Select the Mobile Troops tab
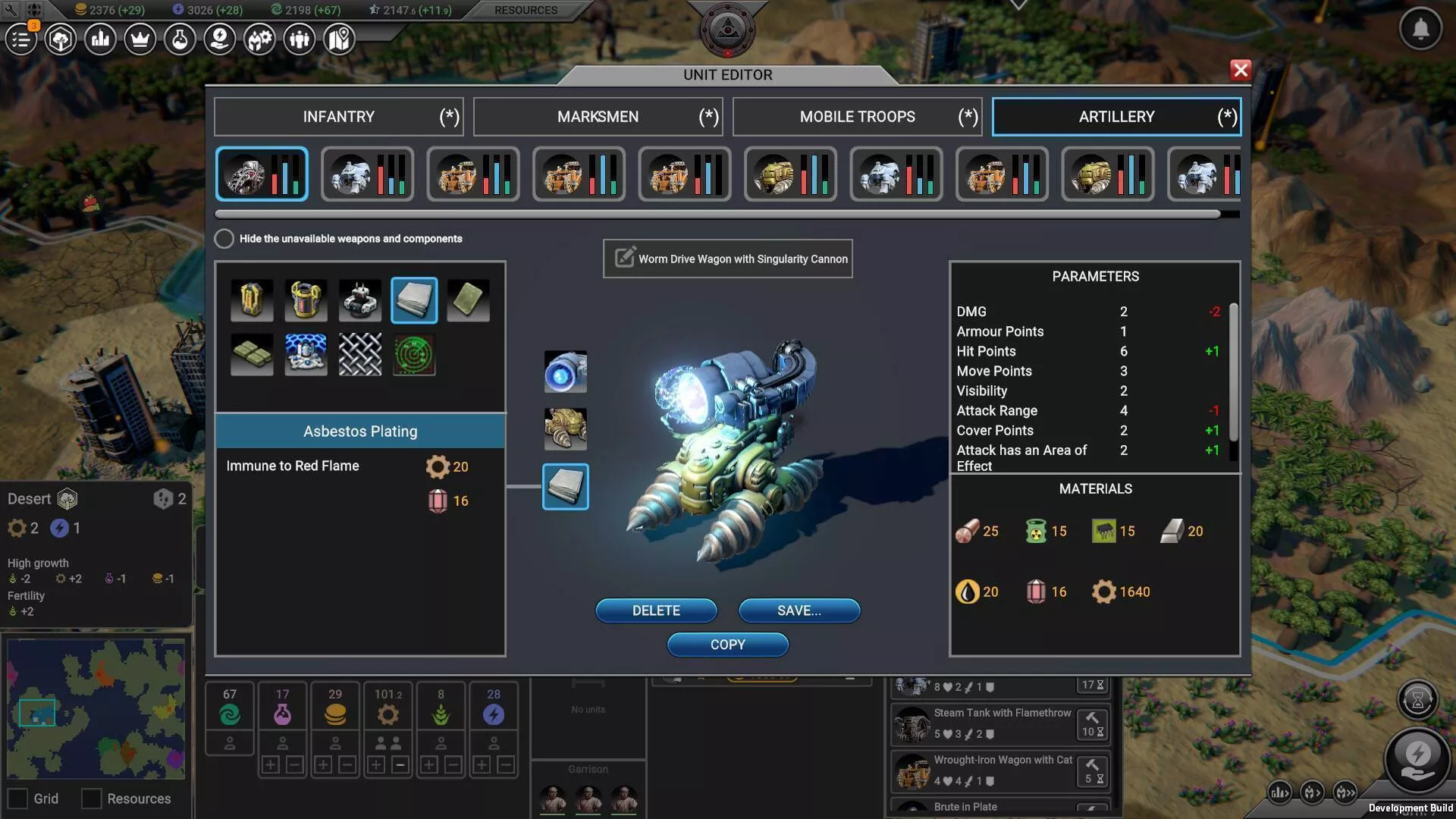The image size is (1456, 819). point(857,117)
